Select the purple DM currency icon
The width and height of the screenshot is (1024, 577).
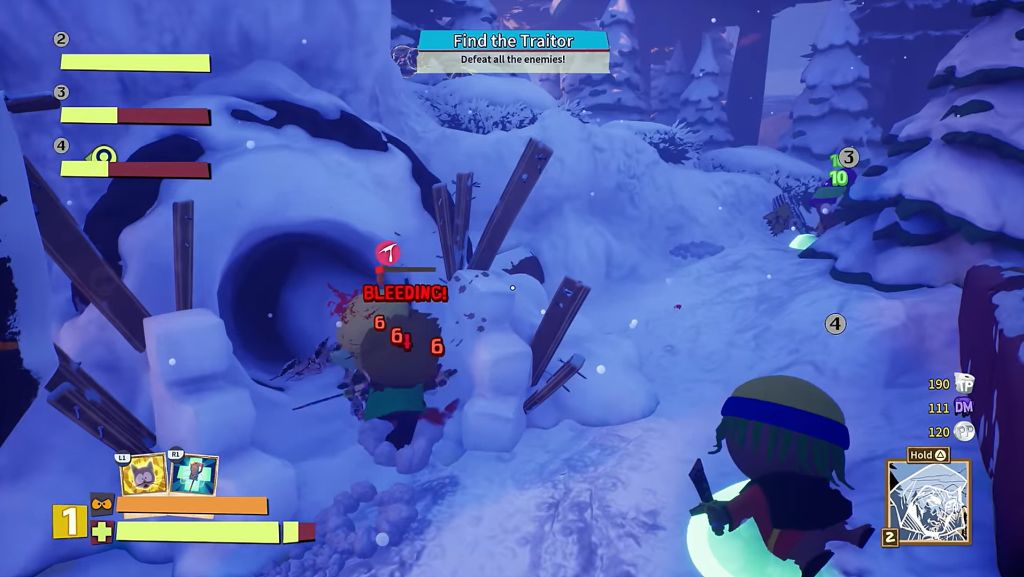(x=964, y=407)
